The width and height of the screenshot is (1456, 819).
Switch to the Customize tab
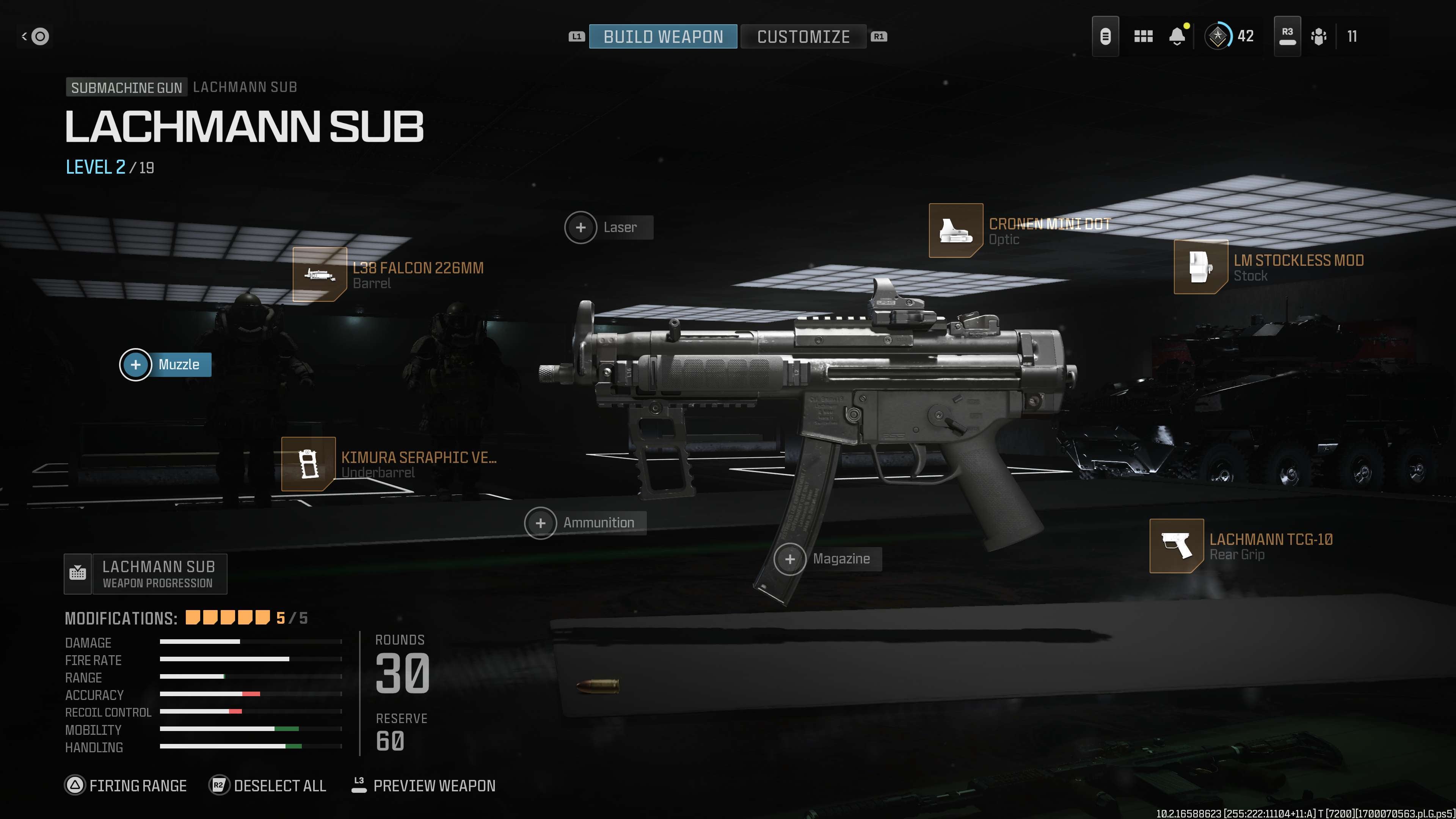pyautogui.click(x=803, y=37)
